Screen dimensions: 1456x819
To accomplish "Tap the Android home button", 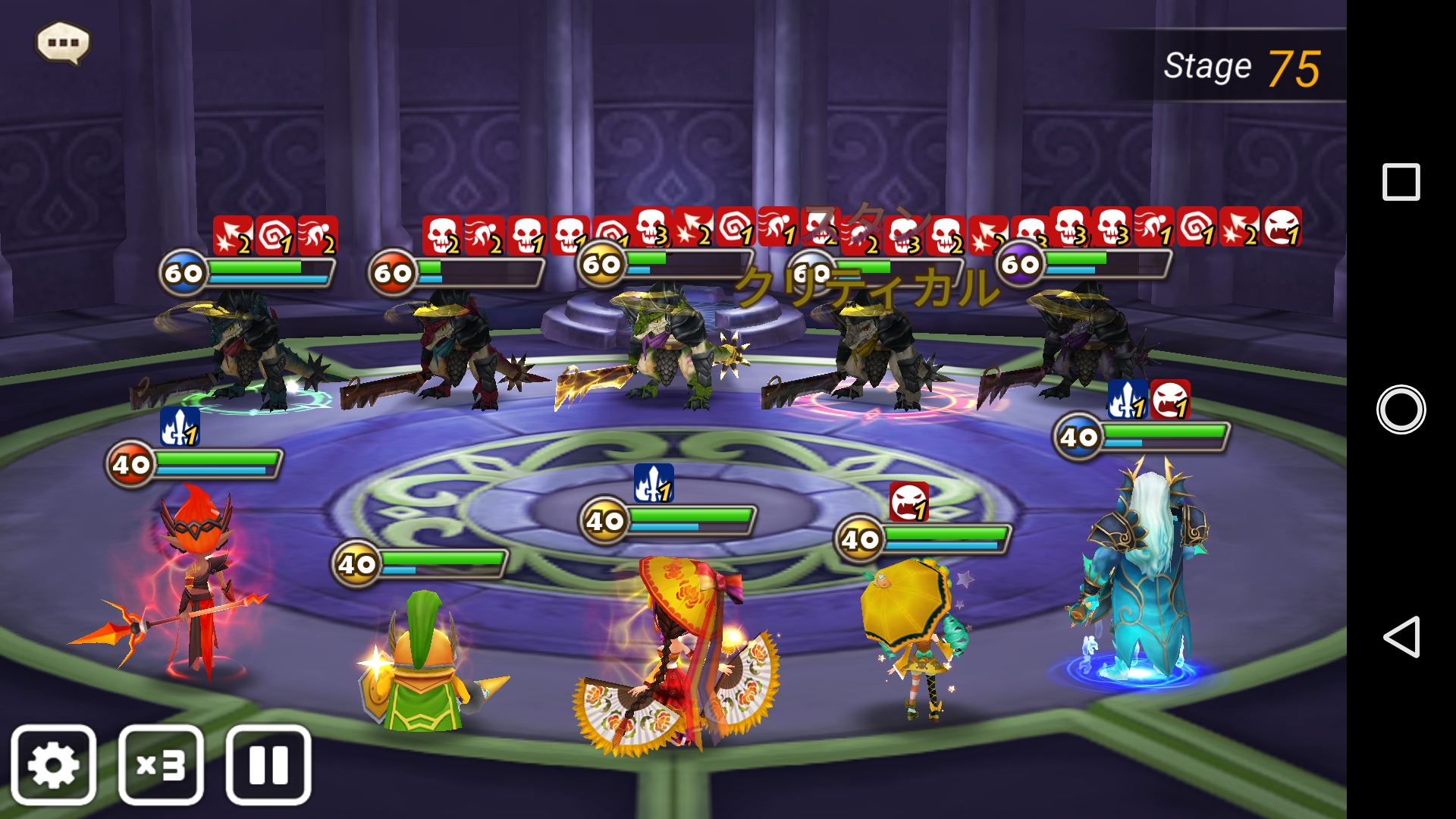I will pos(1401,409).
